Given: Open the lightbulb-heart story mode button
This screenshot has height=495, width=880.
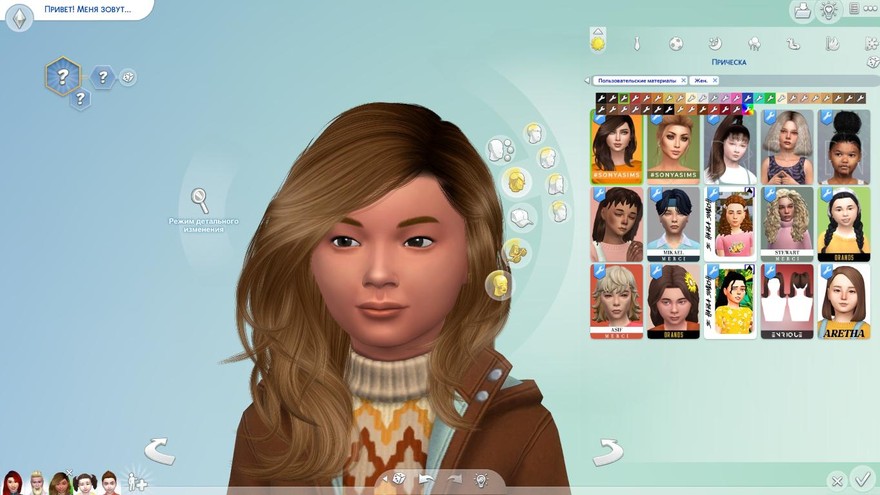Looking at the screenshot, I should (x=828, y=10).
